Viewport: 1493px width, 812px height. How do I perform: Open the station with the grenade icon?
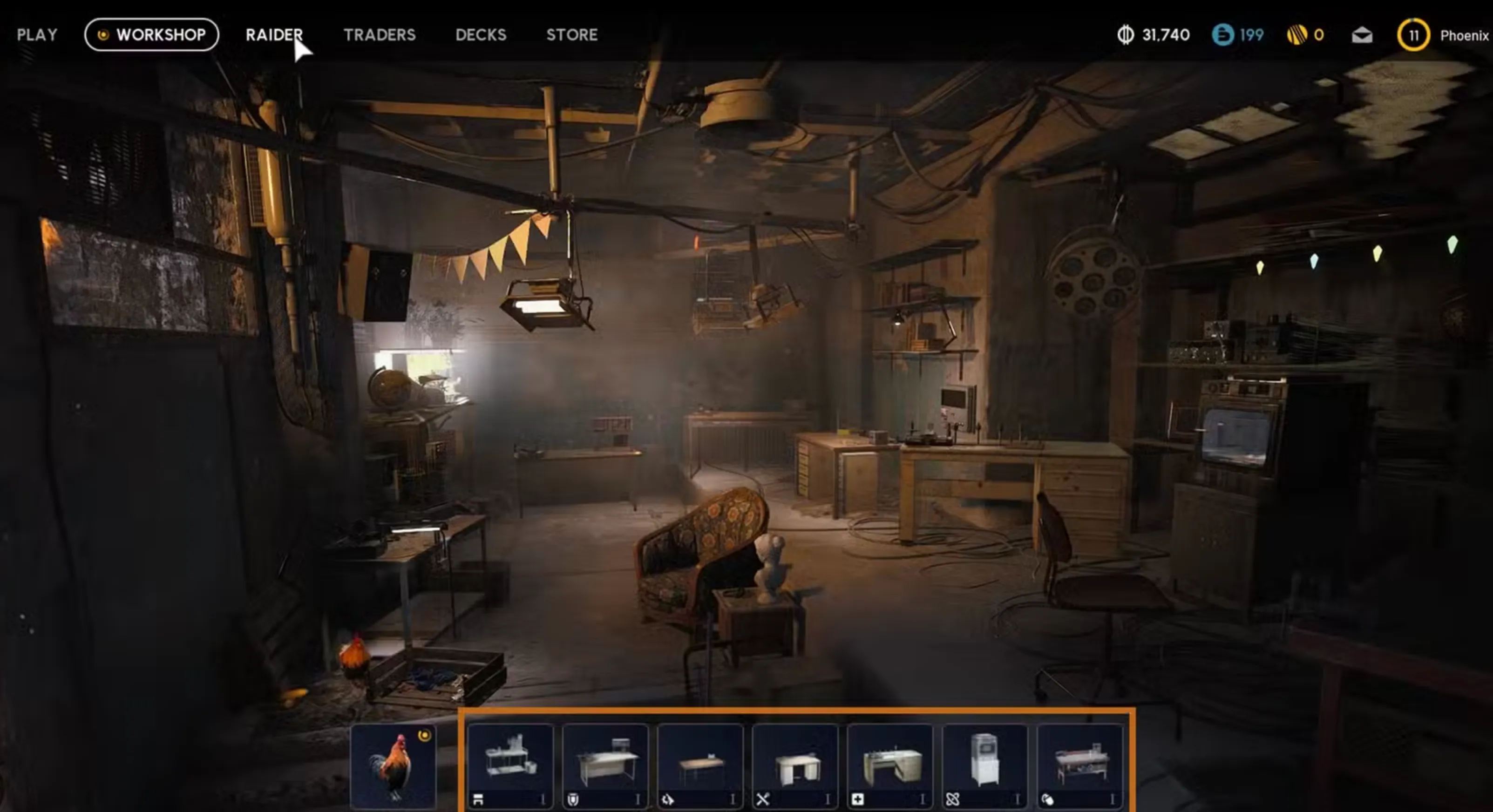coord(1080,765)
